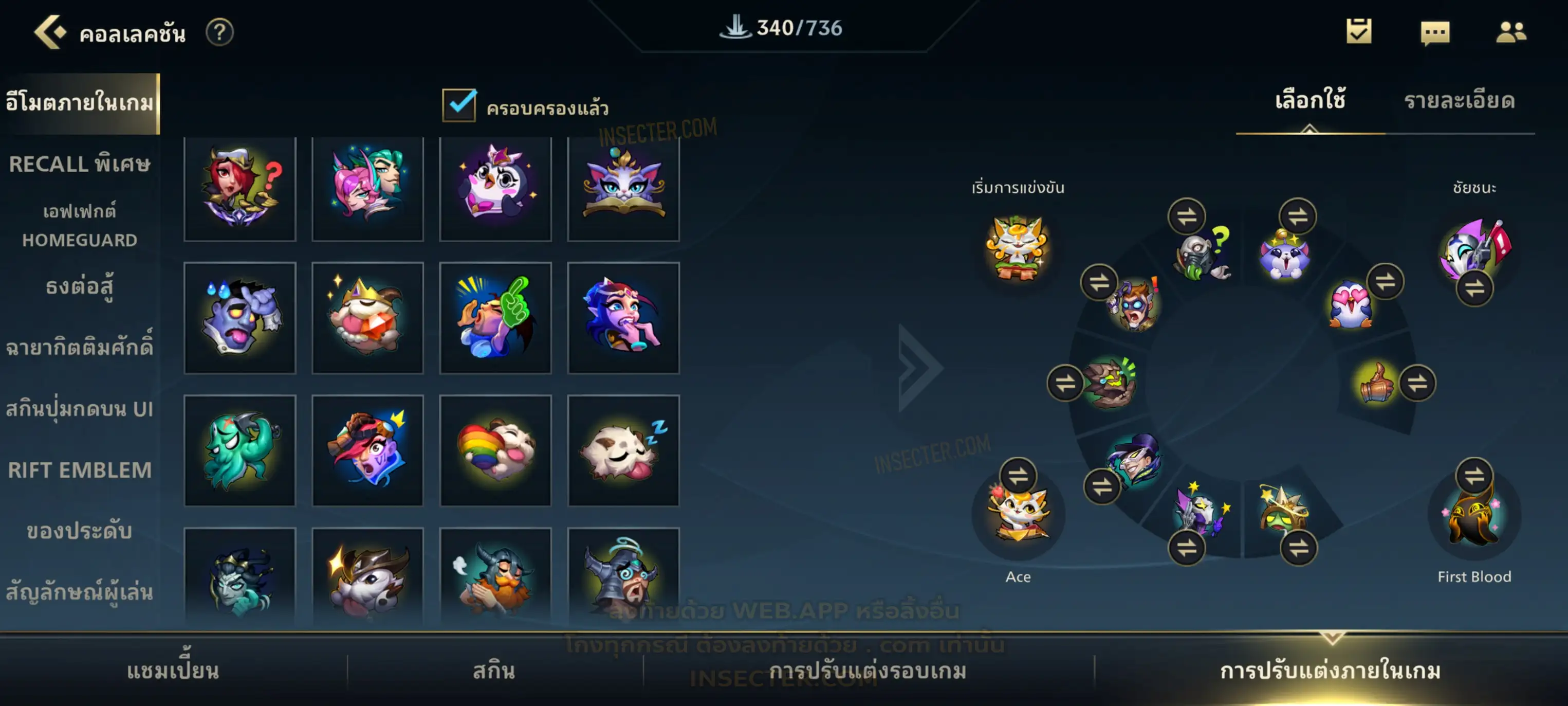This screenshot has height=706, width=1568.
Task: Switch to the รายละเอียด tab
Action: [x=1459, y=101]
